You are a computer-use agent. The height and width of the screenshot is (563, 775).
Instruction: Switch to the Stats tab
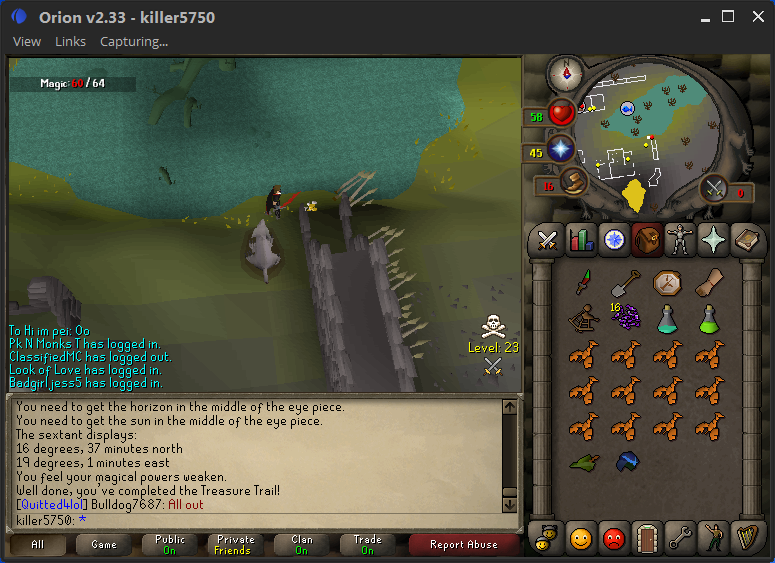coord(581,240)
